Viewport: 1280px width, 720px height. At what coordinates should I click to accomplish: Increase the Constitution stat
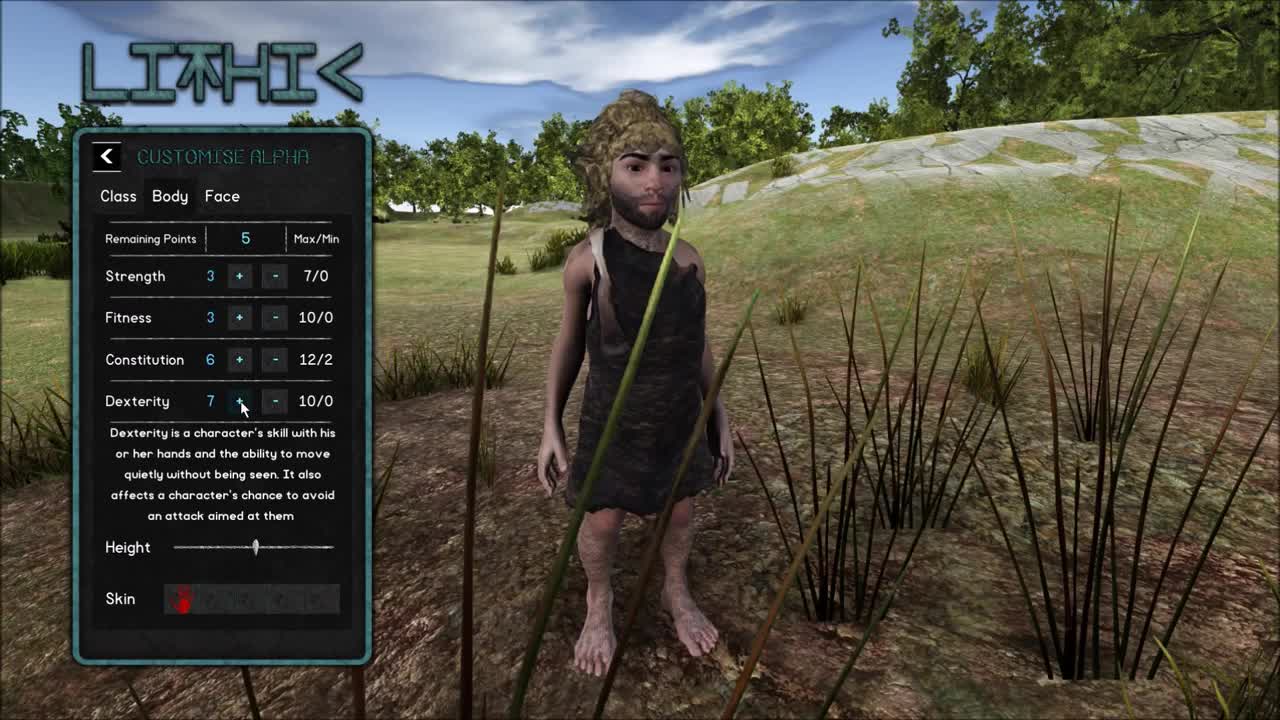tap(240, 360)
